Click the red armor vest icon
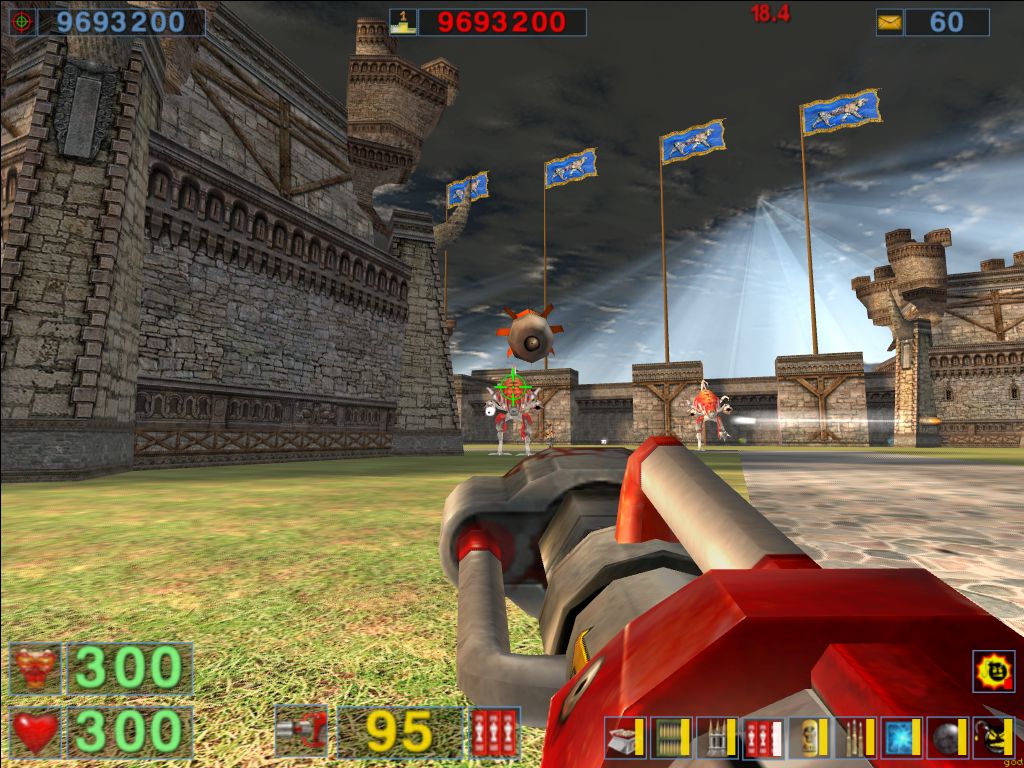The height and width of the screenshot is (768, 1024). pyautogui.click(x=36, y=668)
